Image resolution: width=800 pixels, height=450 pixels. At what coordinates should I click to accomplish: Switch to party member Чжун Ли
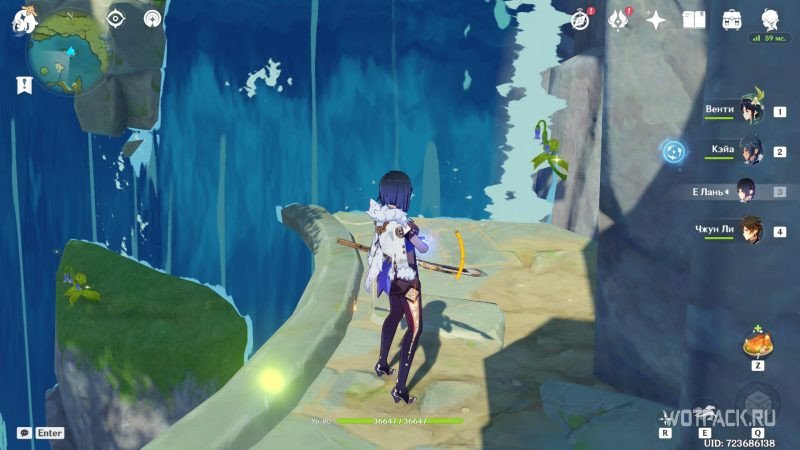(x=749, y=230)
